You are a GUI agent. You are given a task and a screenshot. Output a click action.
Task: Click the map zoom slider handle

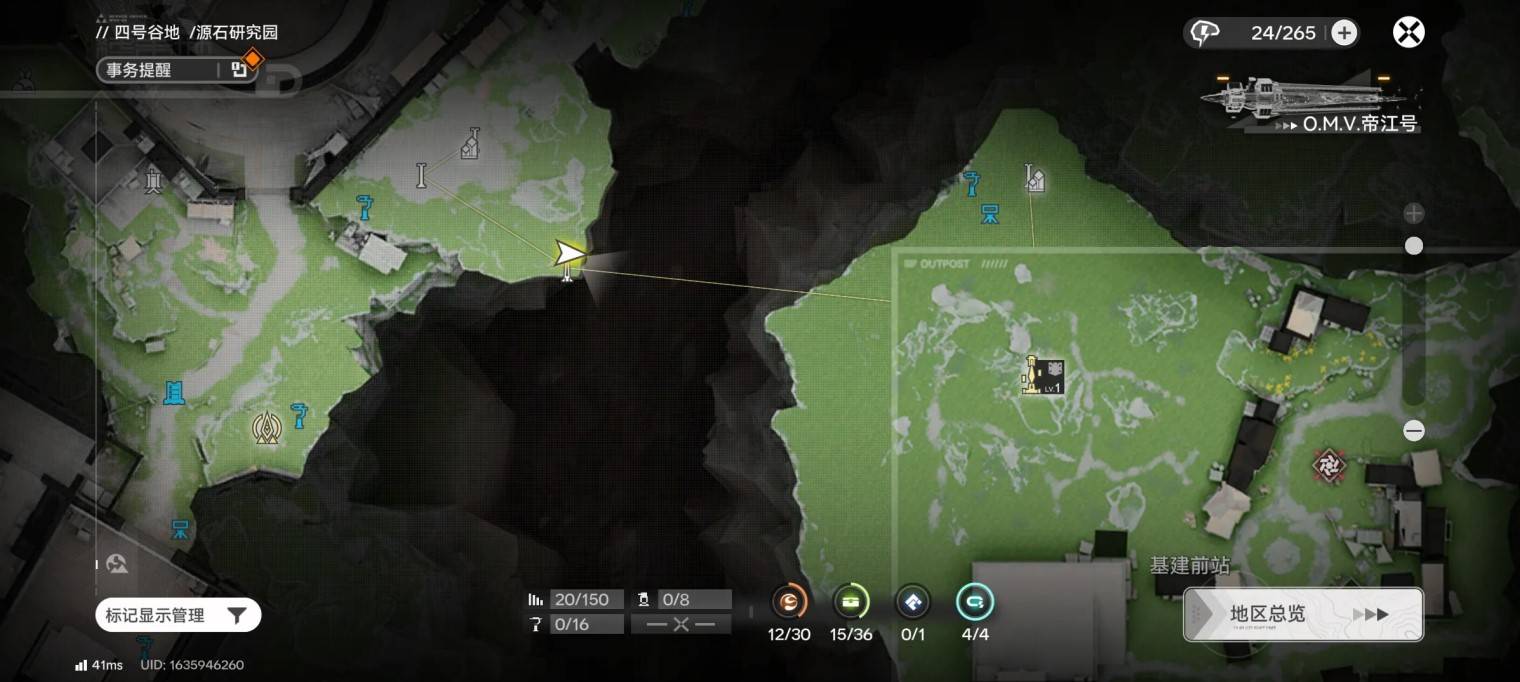coord(1413,246)
